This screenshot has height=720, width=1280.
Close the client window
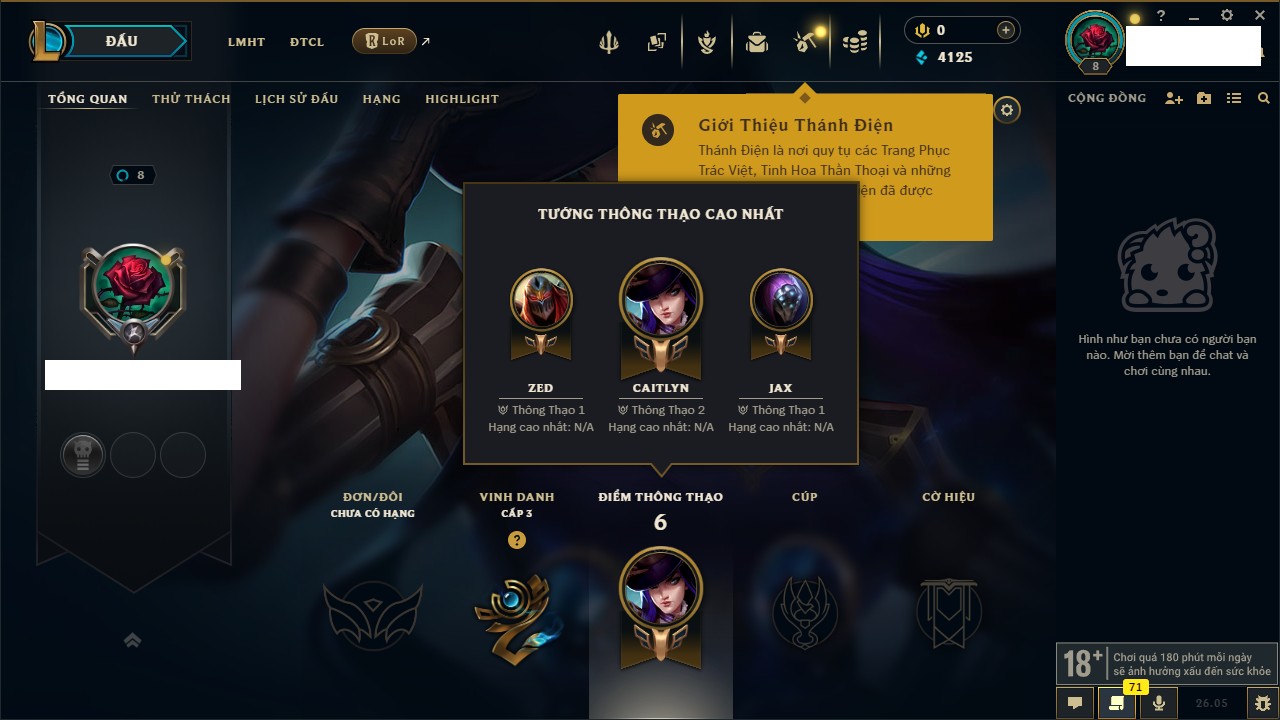(1260, 16)
